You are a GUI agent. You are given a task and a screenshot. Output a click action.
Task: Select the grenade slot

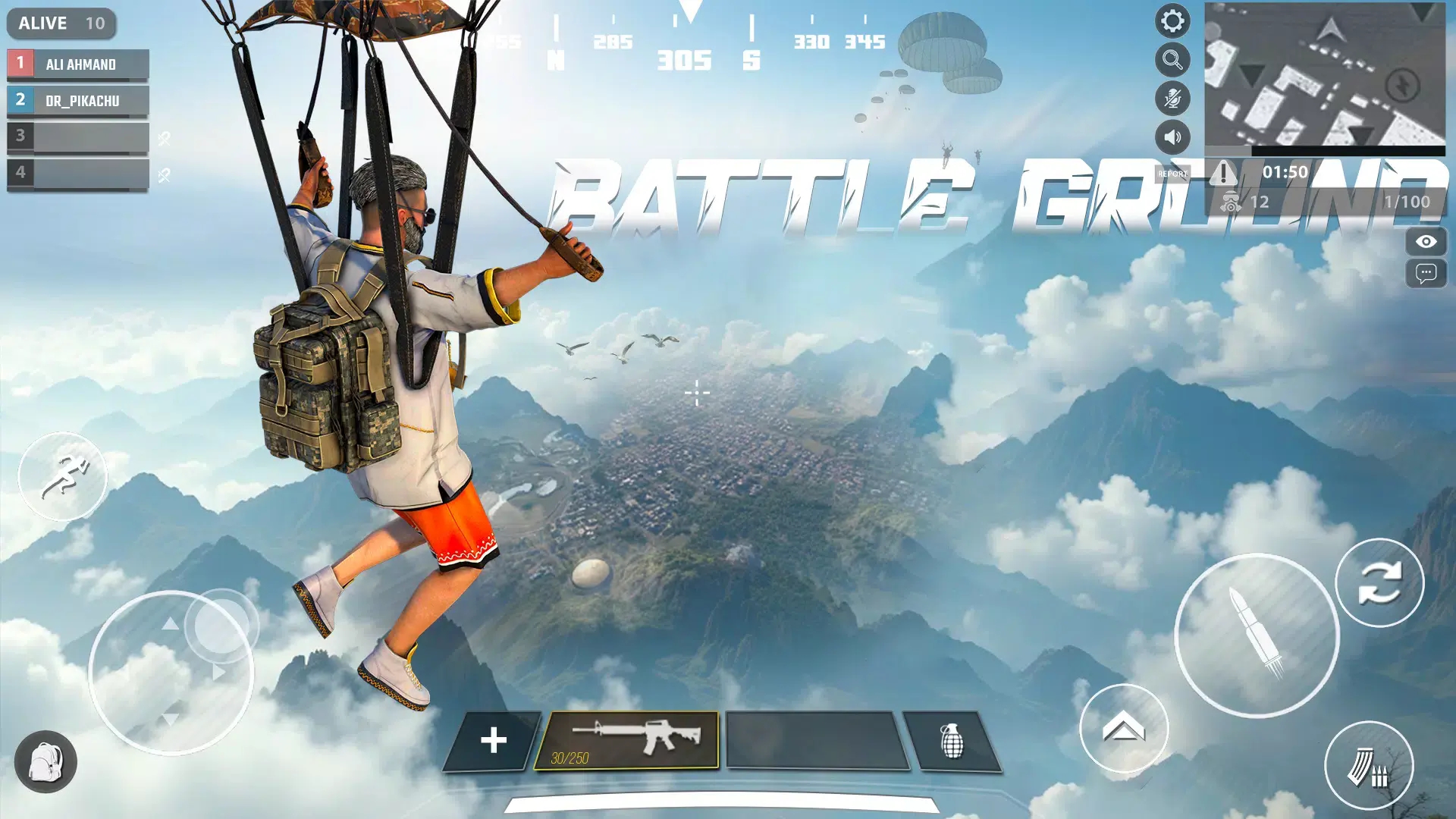coord(952,741)
